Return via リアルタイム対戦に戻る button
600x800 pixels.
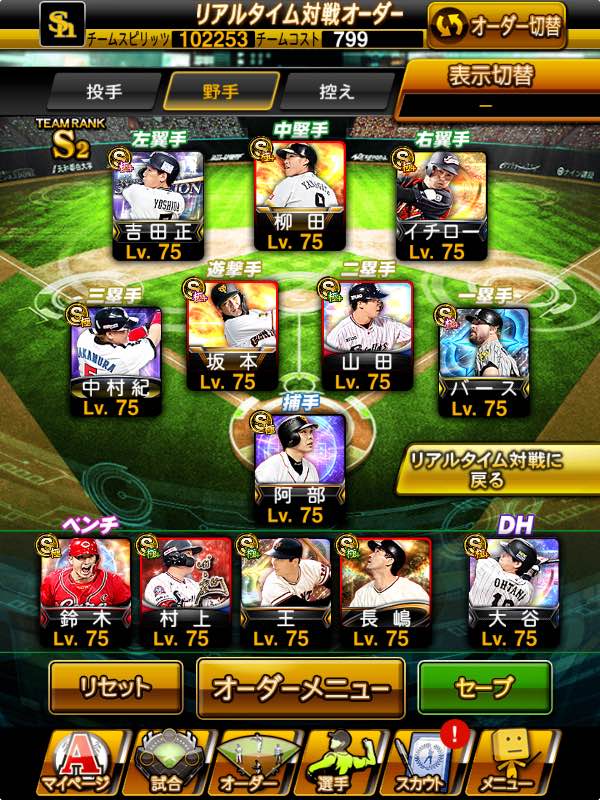tap(499, 469)
